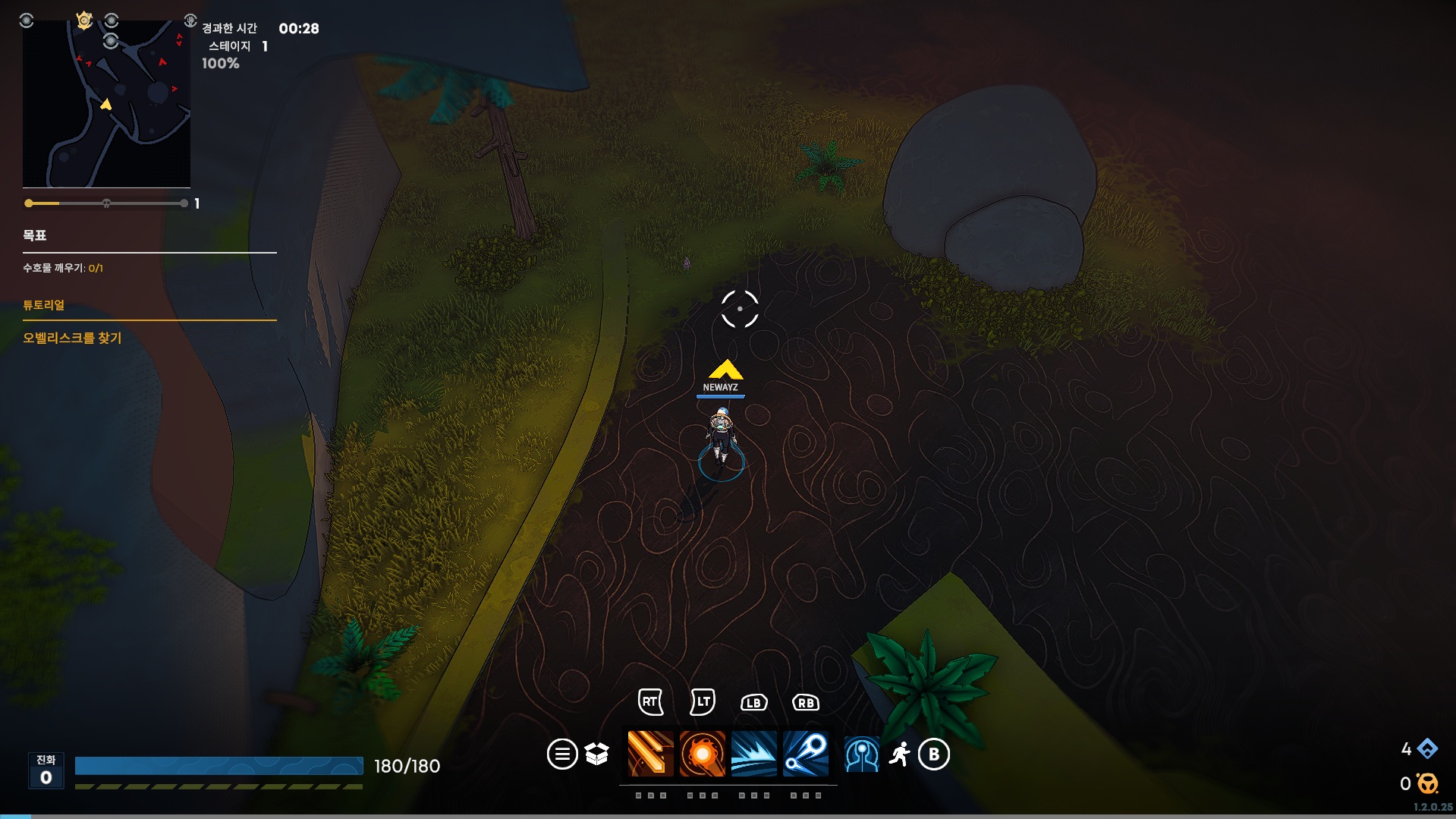This screenshot has width=1456, height=819.
Task: Click the yellow player arrow on minimap
Action: click(x=106, y=104)
